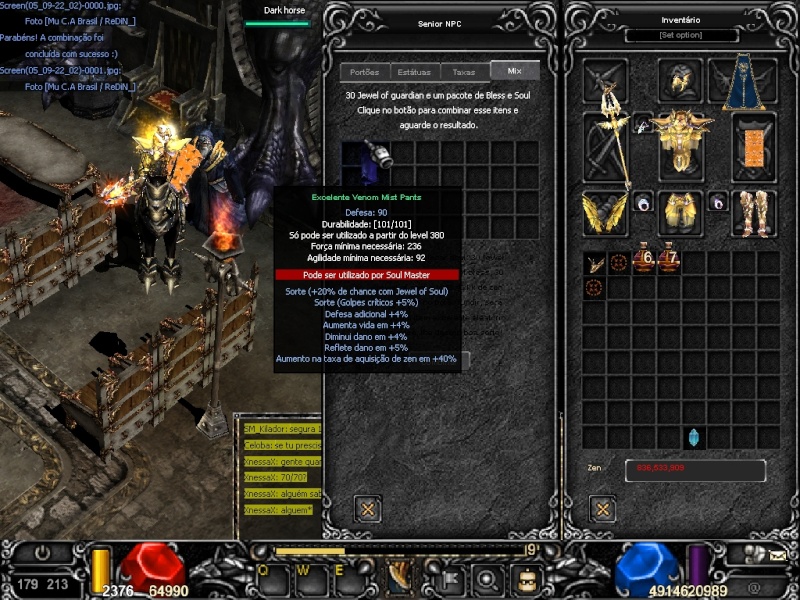Select the boots equipment slot

tap(754, 212)
